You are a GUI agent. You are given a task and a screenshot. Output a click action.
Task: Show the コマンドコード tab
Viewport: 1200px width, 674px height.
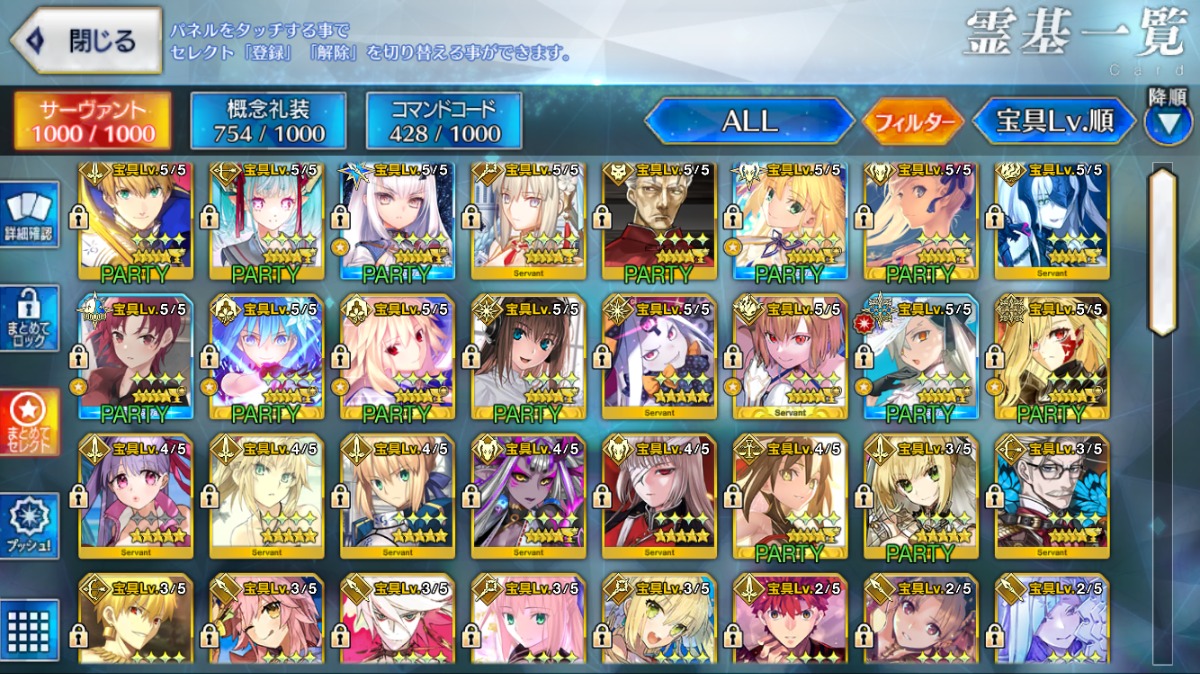[444, 121]
